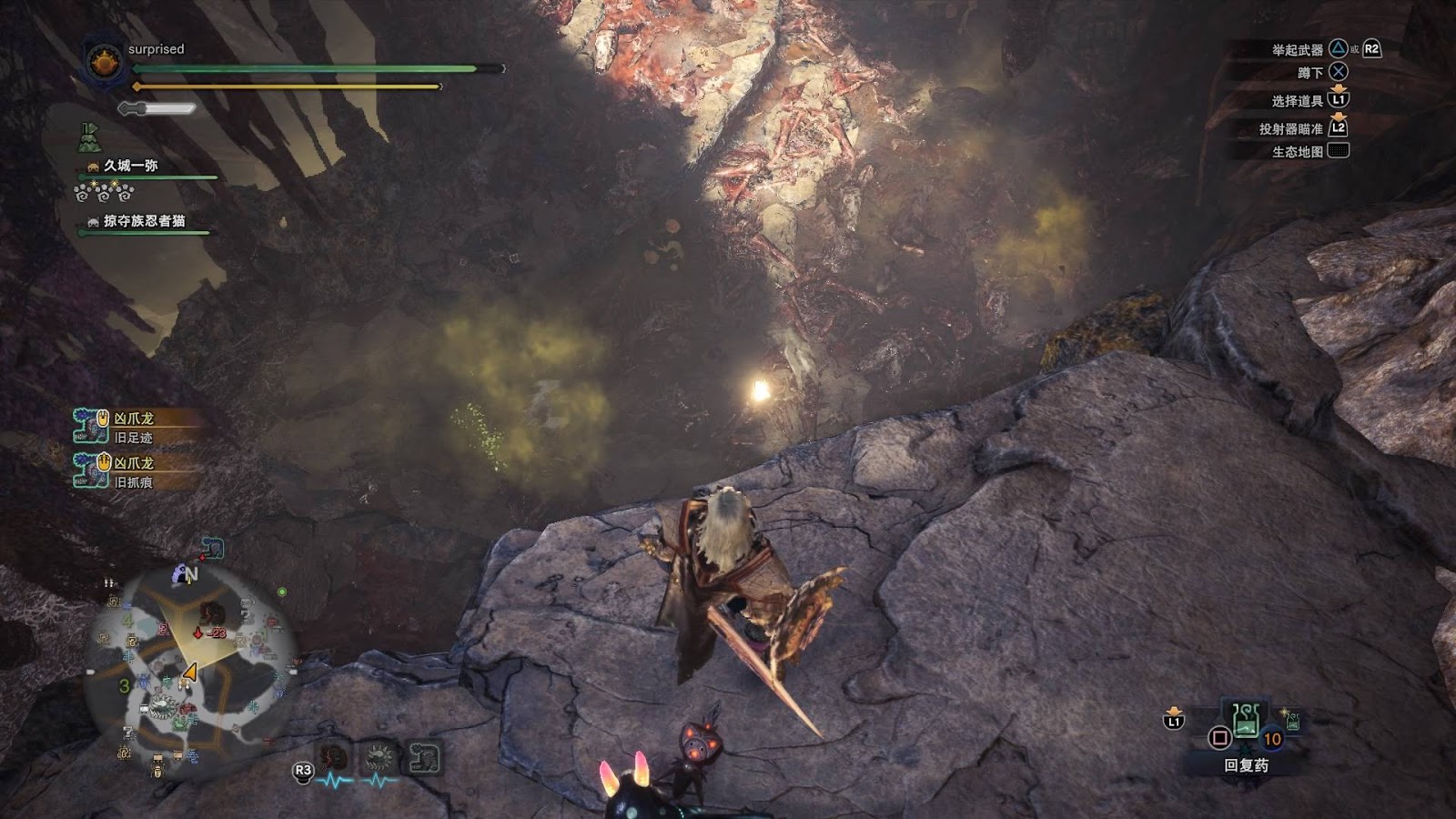The image size is (1456, 819).
Task: Select party member 久城一弥
Action: tap(131, 166)
